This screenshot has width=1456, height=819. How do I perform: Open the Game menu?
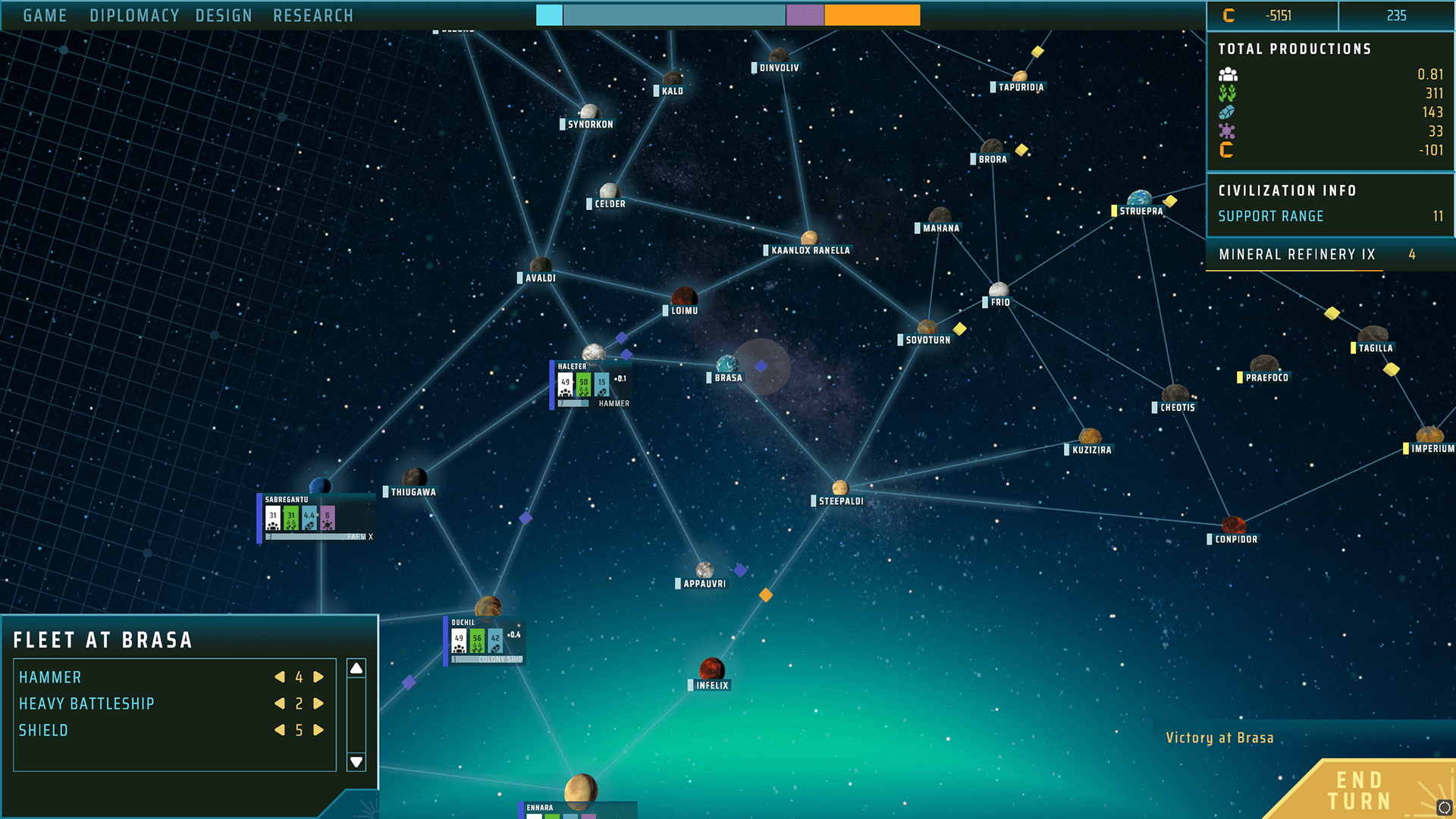click(x=45, y=16)
